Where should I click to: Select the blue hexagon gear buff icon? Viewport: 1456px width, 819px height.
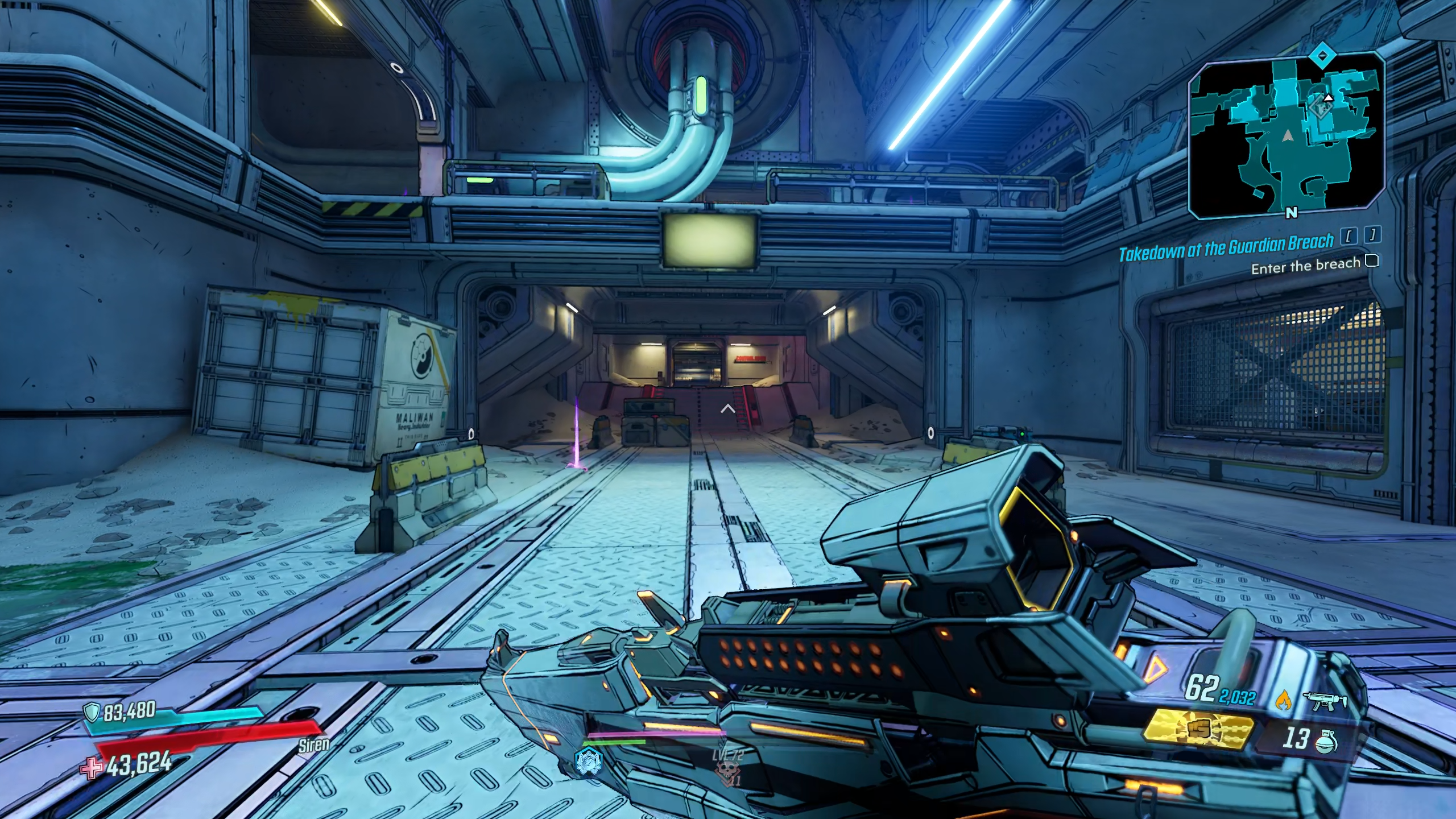[x=588, y=761]
